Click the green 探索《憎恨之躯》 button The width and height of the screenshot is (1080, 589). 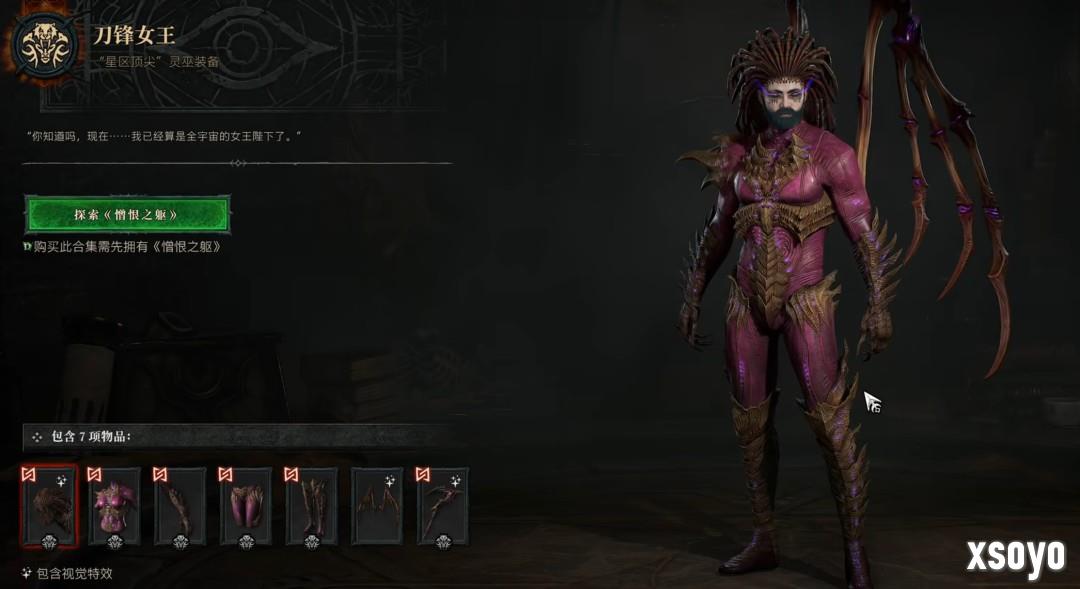[127, 214]
